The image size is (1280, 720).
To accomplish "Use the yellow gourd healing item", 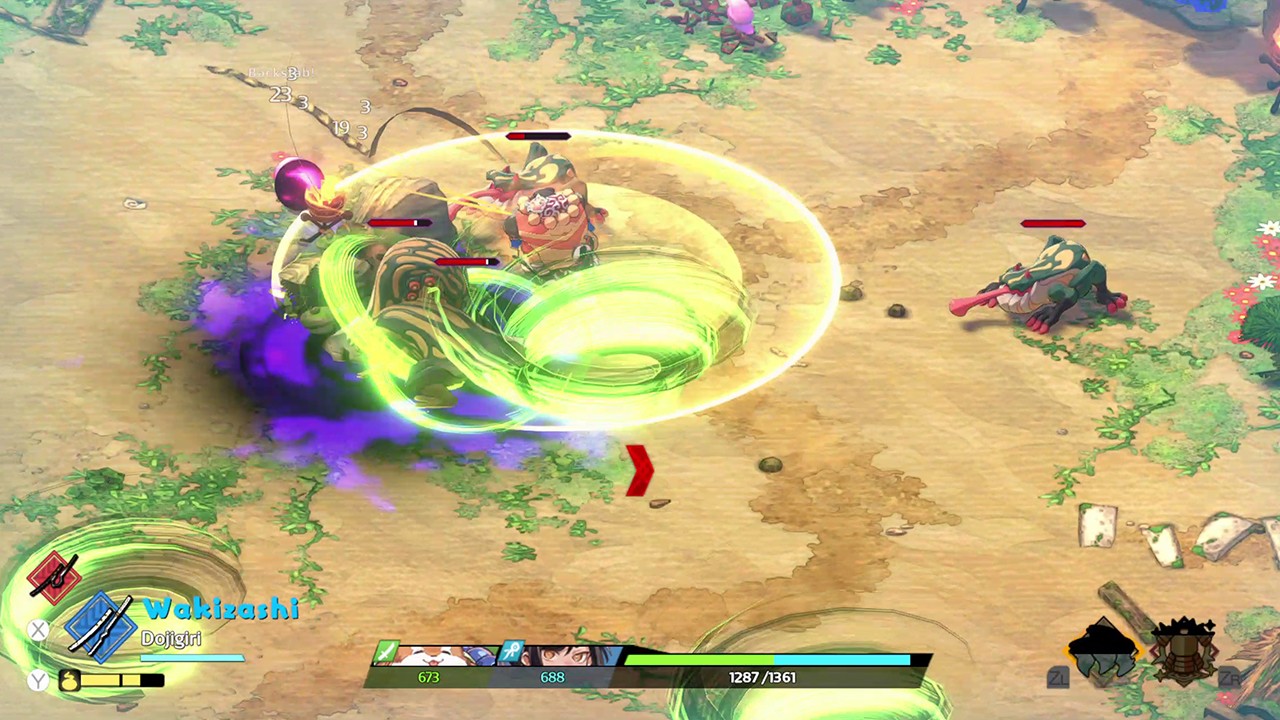I will click(x=70, y=681).
